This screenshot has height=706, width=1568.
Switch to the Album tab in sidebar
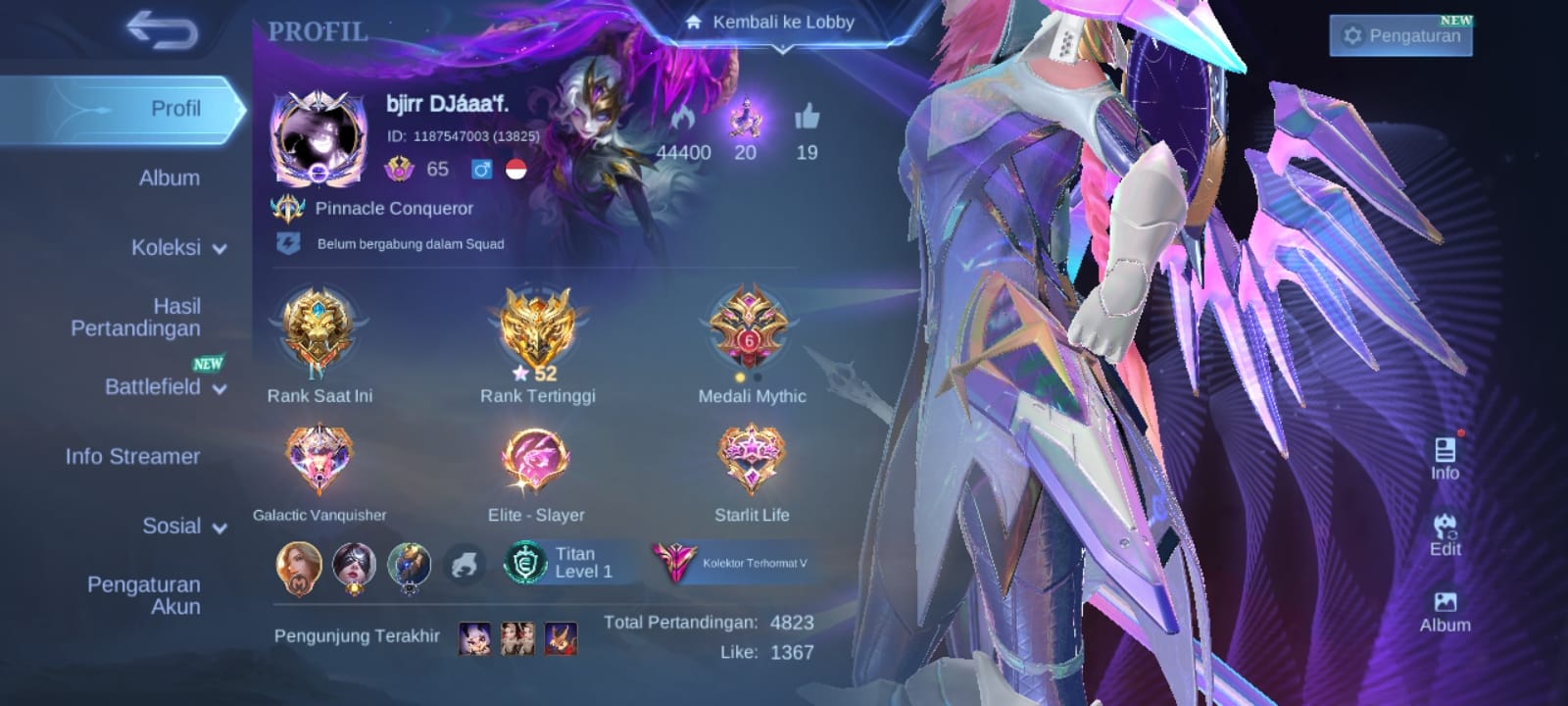[169, 177]
